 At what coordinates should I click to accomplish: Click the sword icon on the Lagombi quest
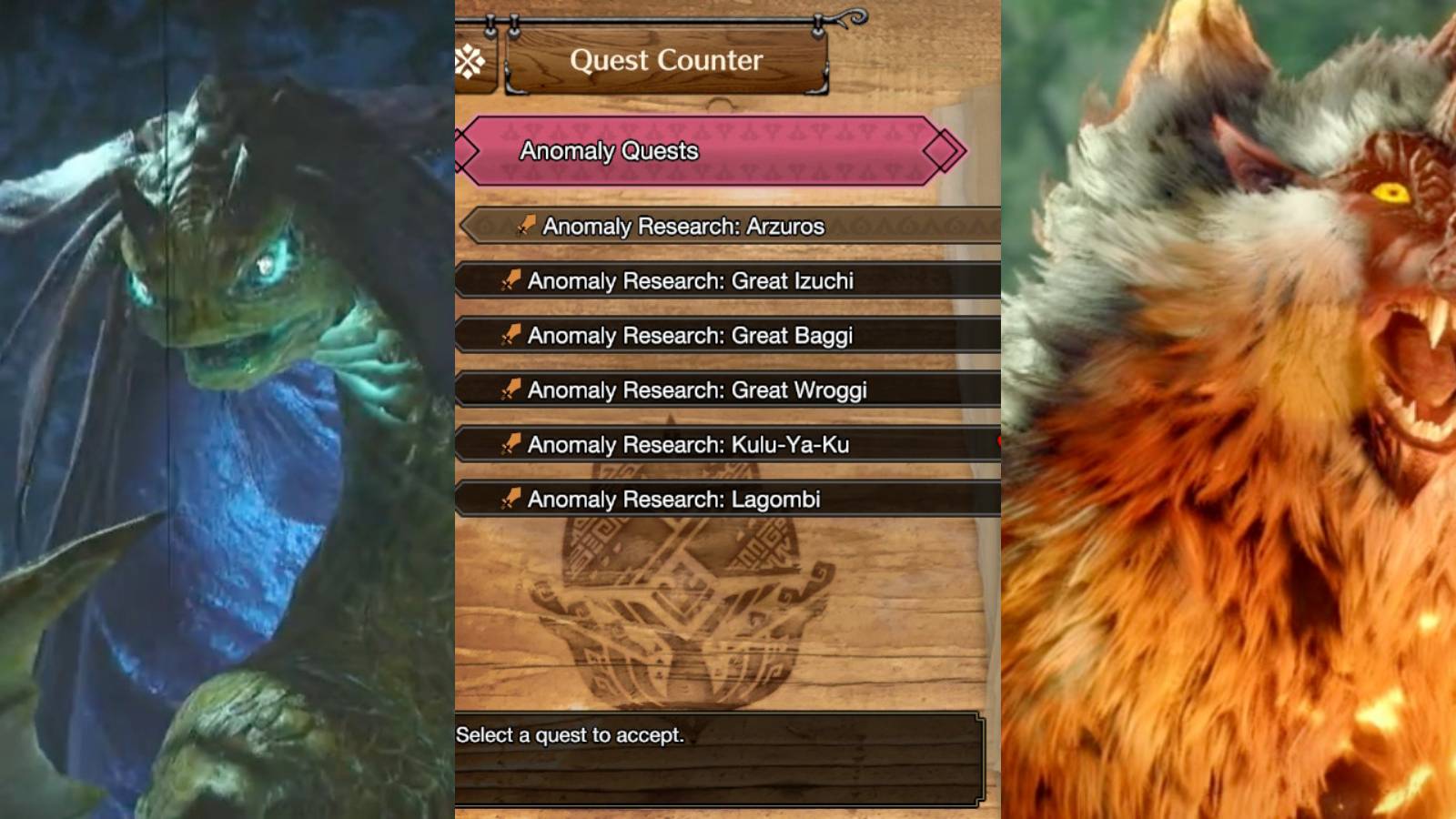click(x=511, y=500)
